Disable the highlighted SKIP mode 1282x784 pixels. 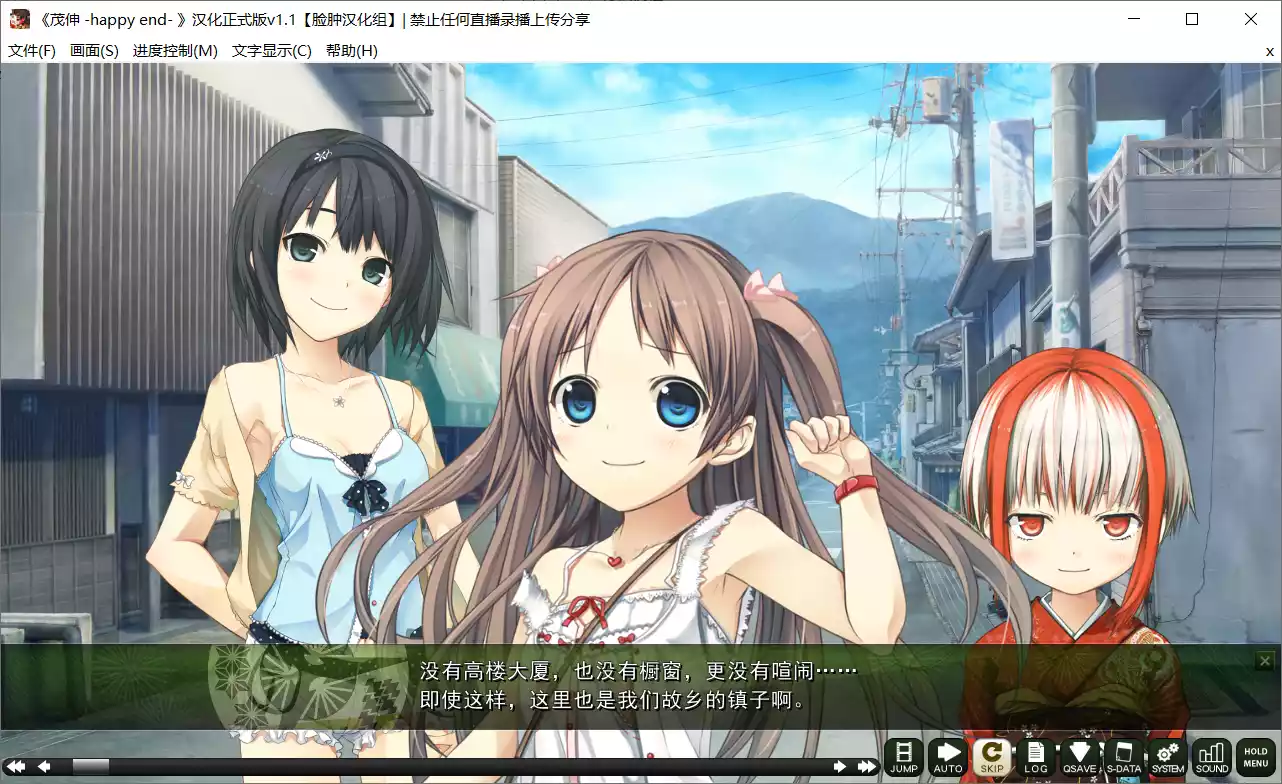point(991,757)
